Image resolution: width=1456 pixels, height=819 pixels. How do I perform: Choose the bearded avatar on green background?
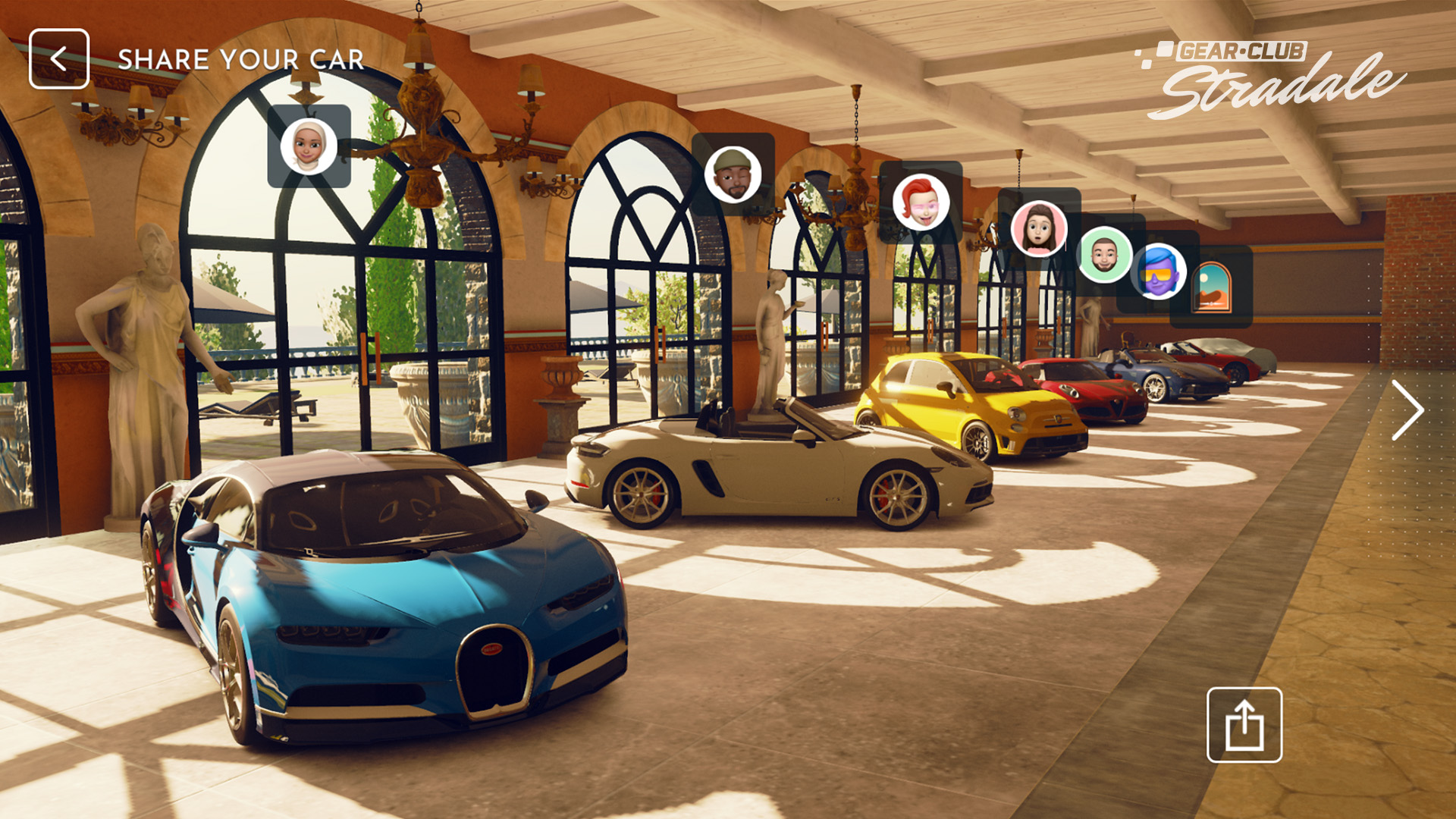click(1105, 255)
